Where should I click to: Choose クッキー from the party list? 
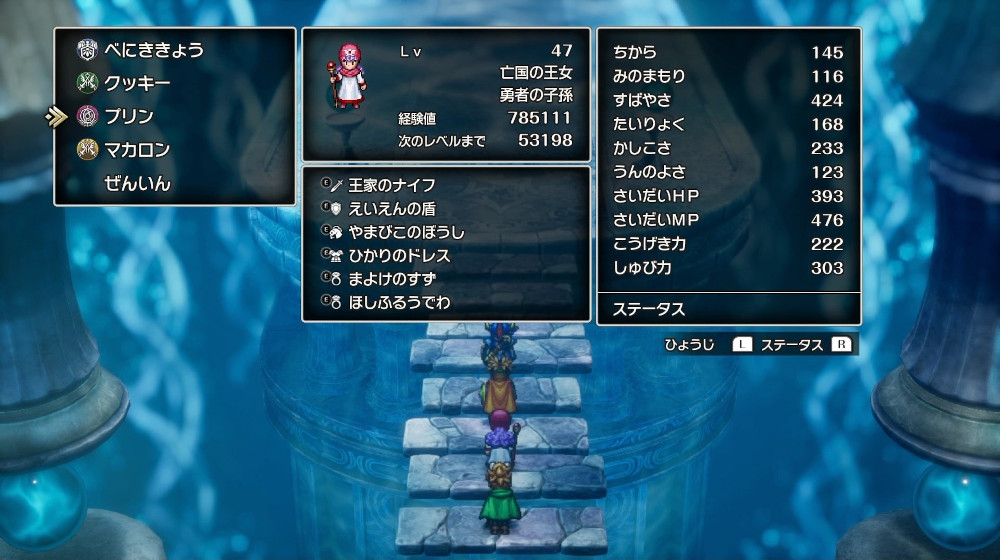(x=137, y=83)
